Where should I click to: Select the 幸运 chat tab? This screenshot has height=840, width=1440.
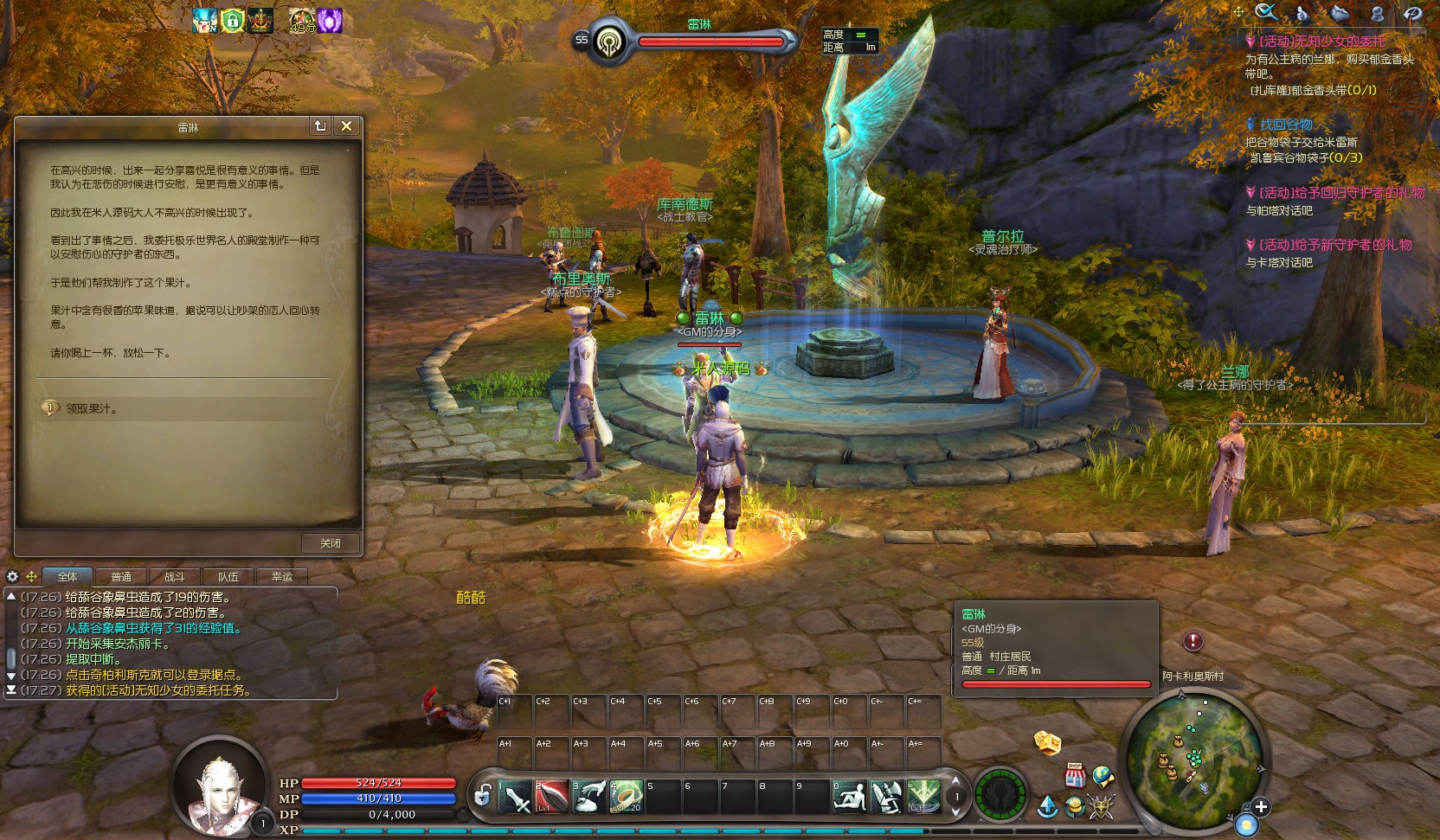(282, 577)
